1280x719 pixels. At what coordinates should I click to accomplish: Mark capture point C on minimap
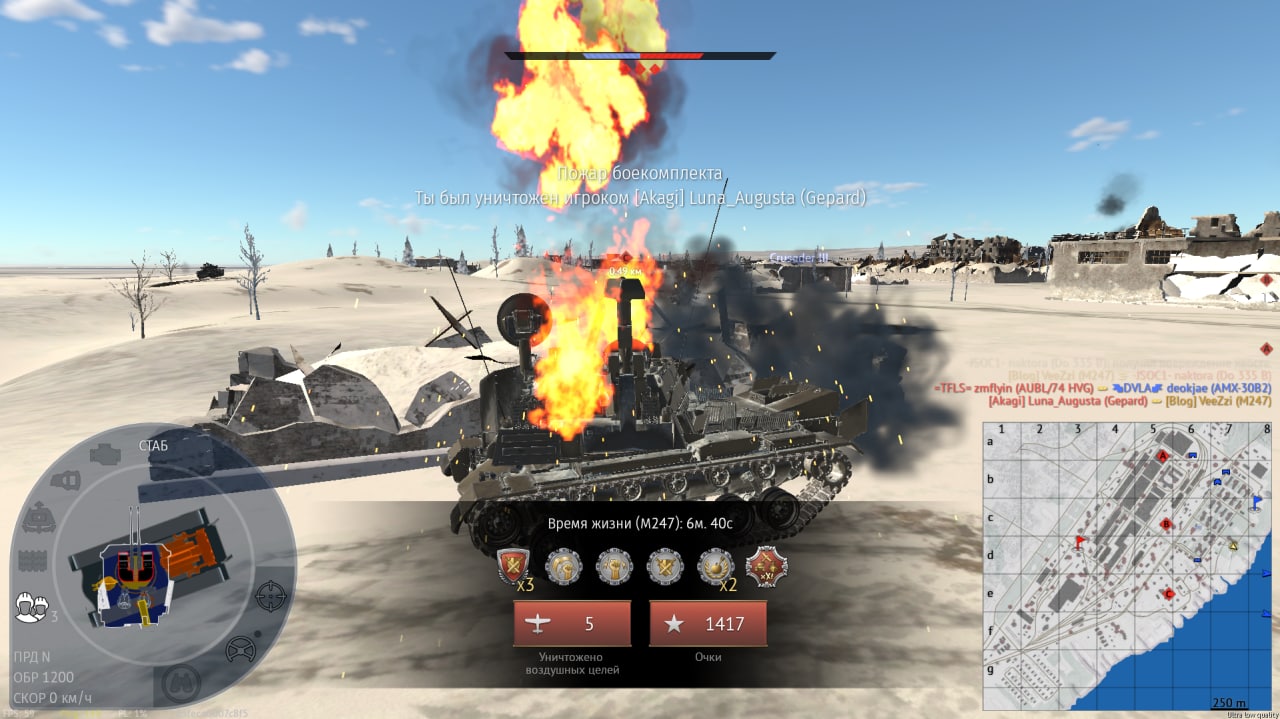pyautogui.click(x=1169, y=594)
